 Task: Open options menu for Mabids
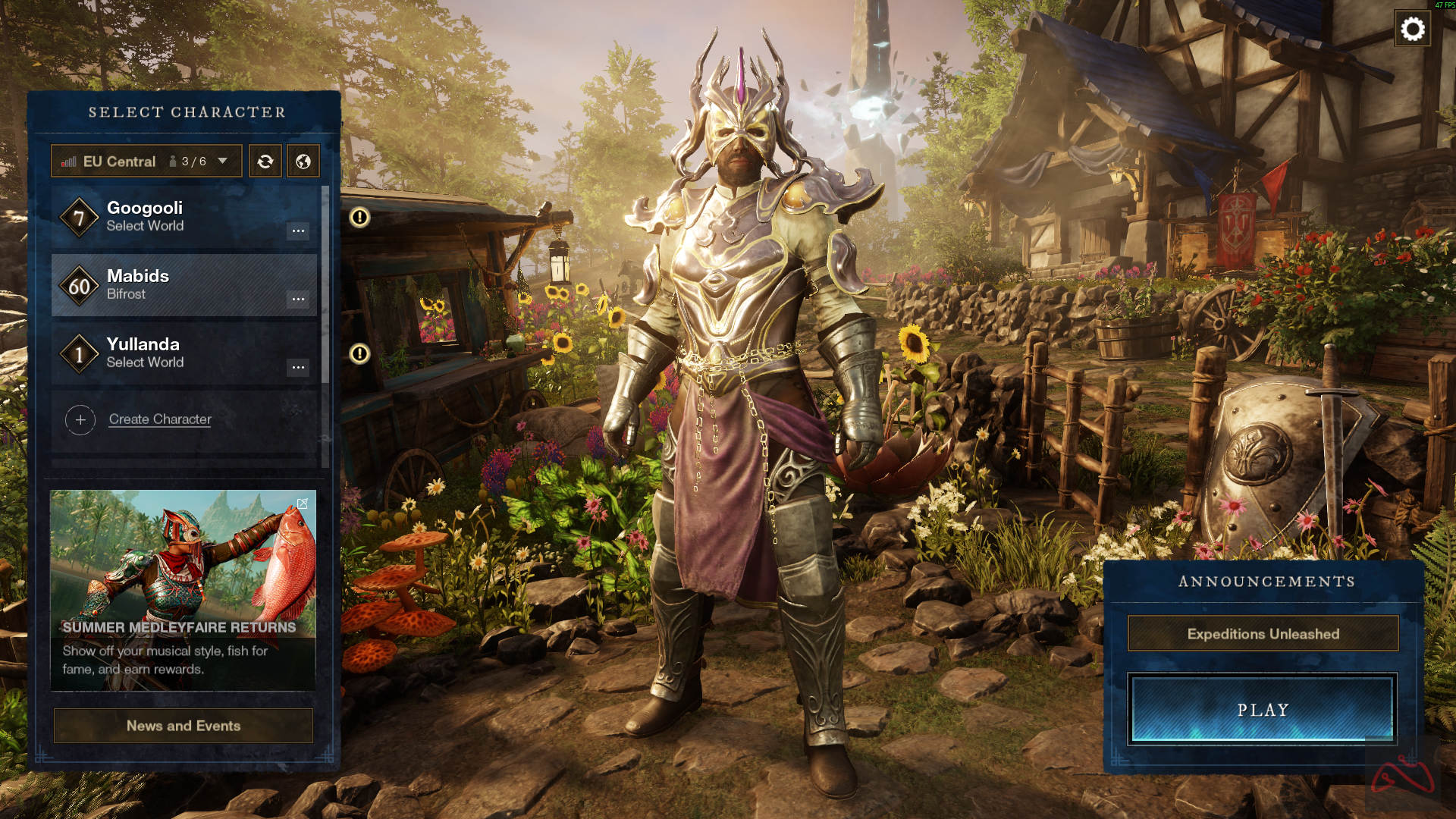click(298, 299)
